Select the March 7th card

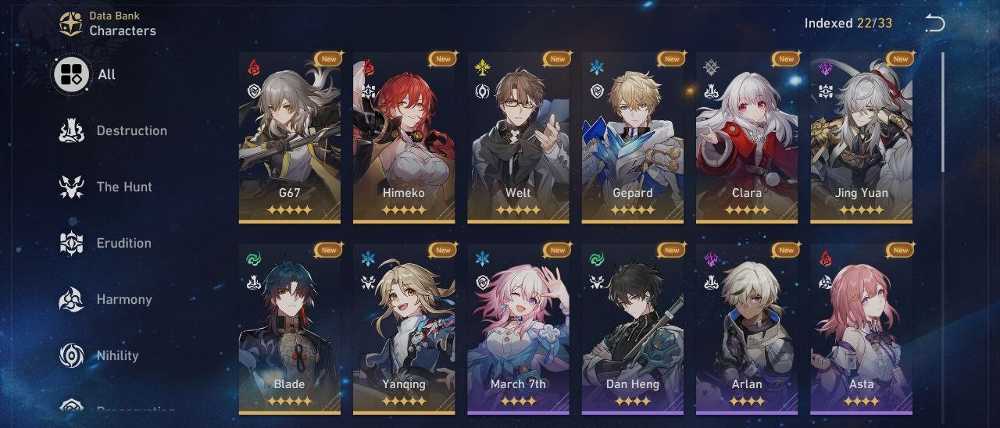point(518,329)
